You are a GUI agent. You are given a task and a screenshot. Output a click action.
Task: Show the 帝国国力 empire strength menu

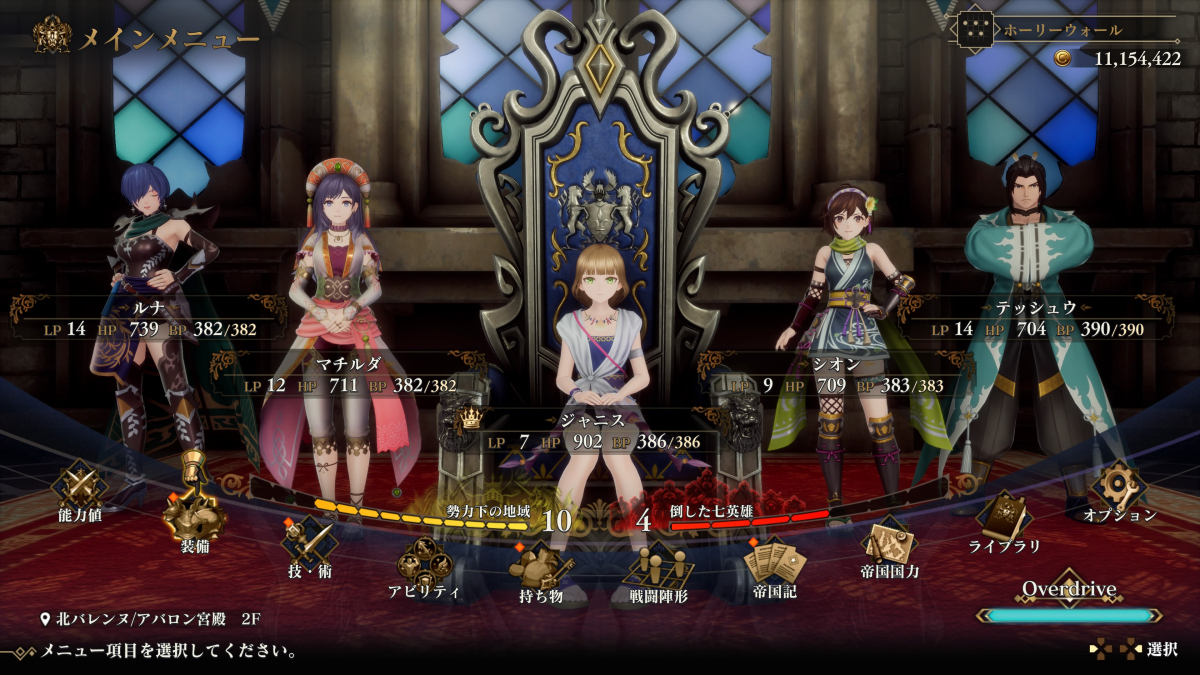888,543
